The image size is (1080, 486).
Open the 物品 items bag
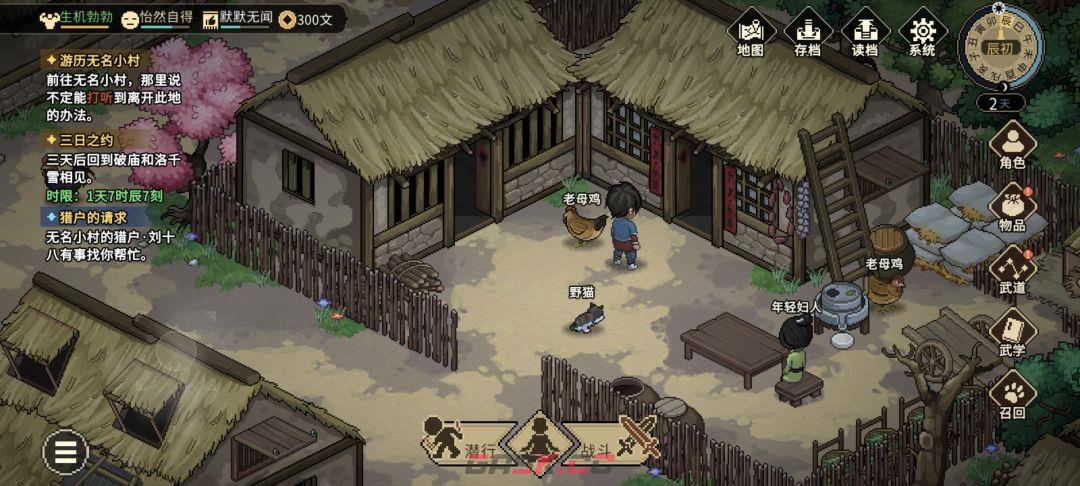pos(1012,208)
